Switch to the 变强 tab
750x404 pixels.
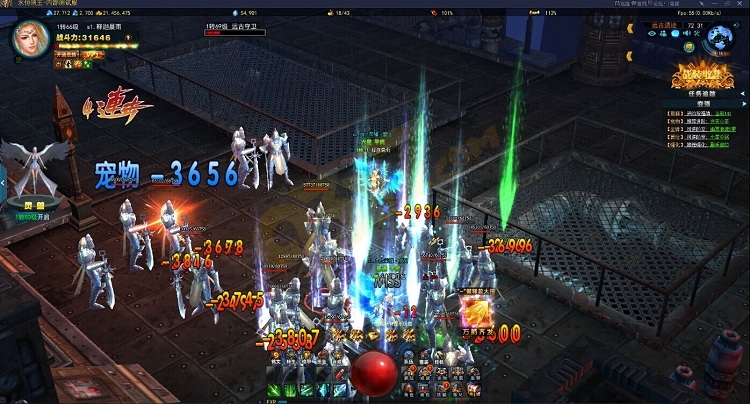tap(704, 102)
